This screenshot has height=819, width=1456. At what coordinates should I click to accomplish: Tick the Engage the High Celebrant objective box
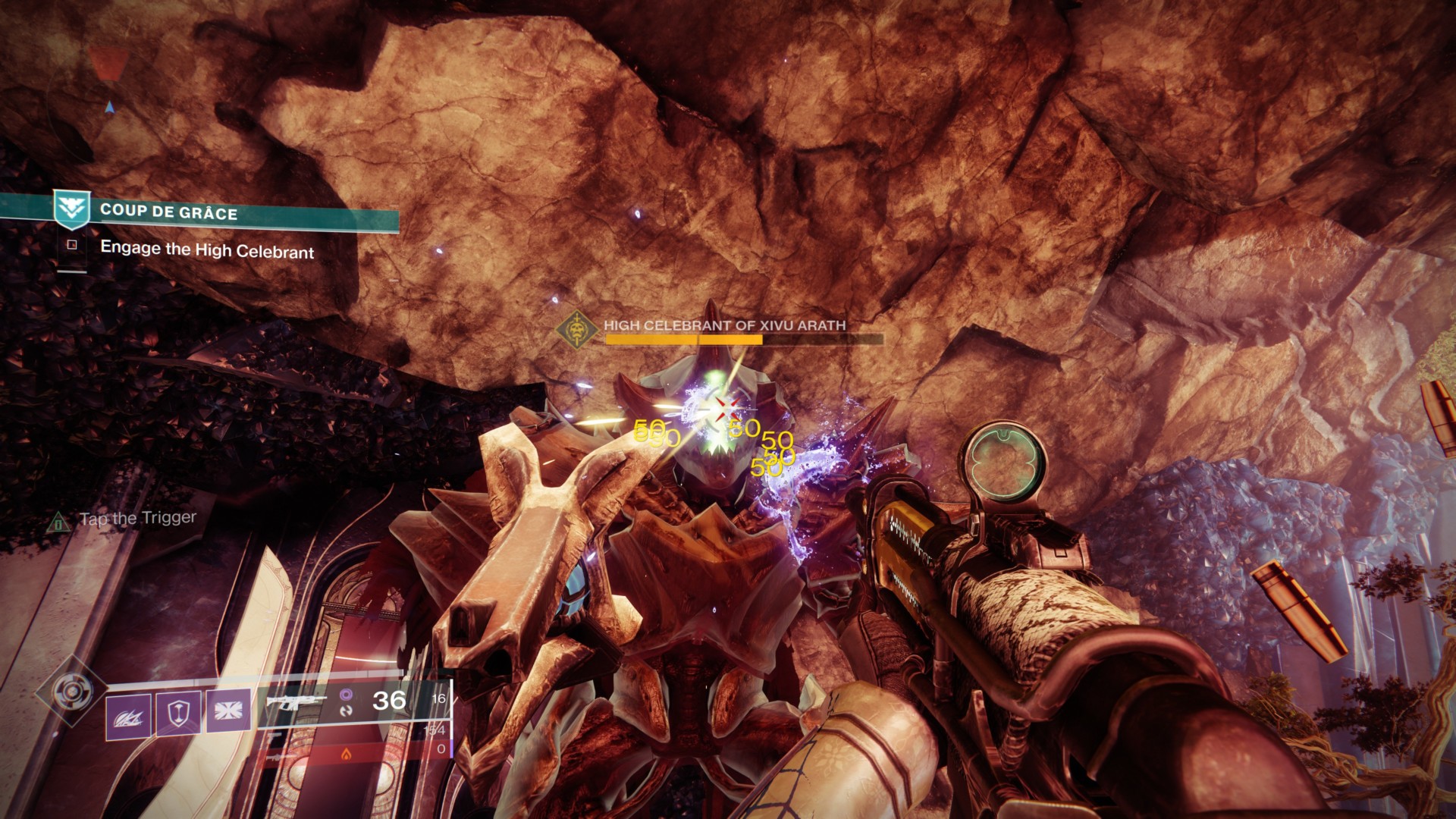(72, 245)
